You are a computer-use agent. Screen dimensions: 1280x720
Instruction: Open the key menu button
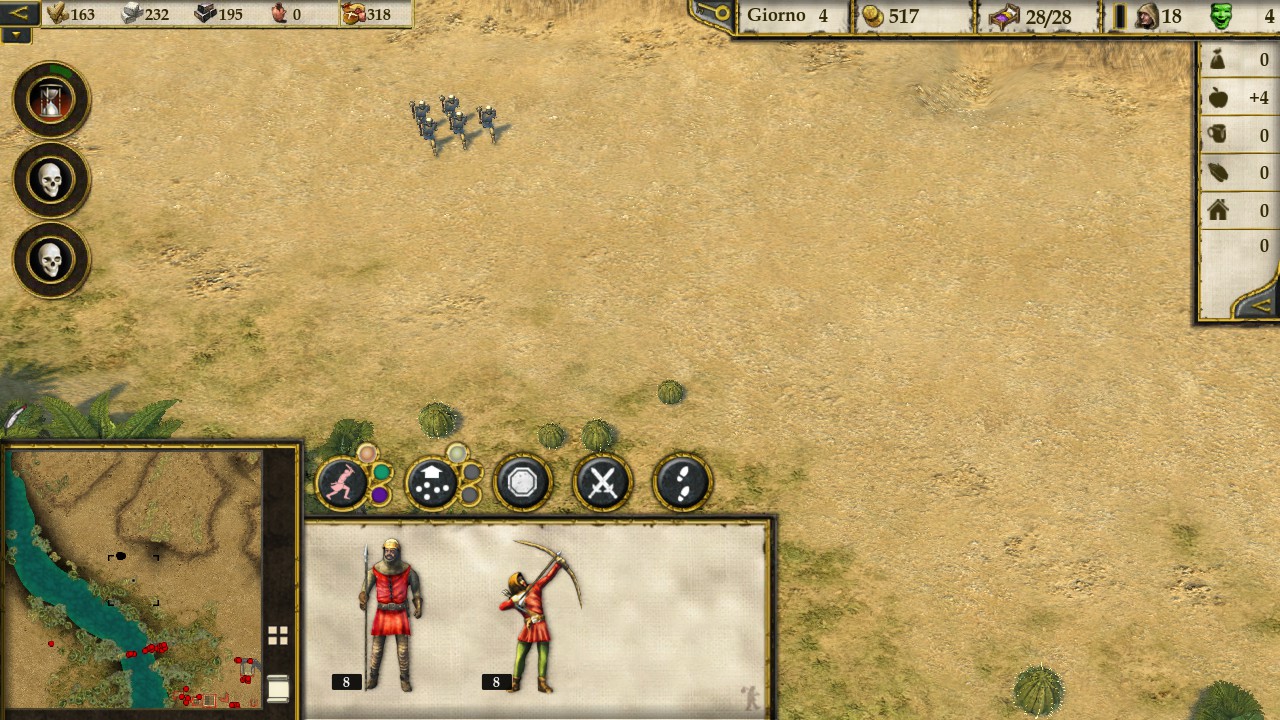(x=714, y=14)
